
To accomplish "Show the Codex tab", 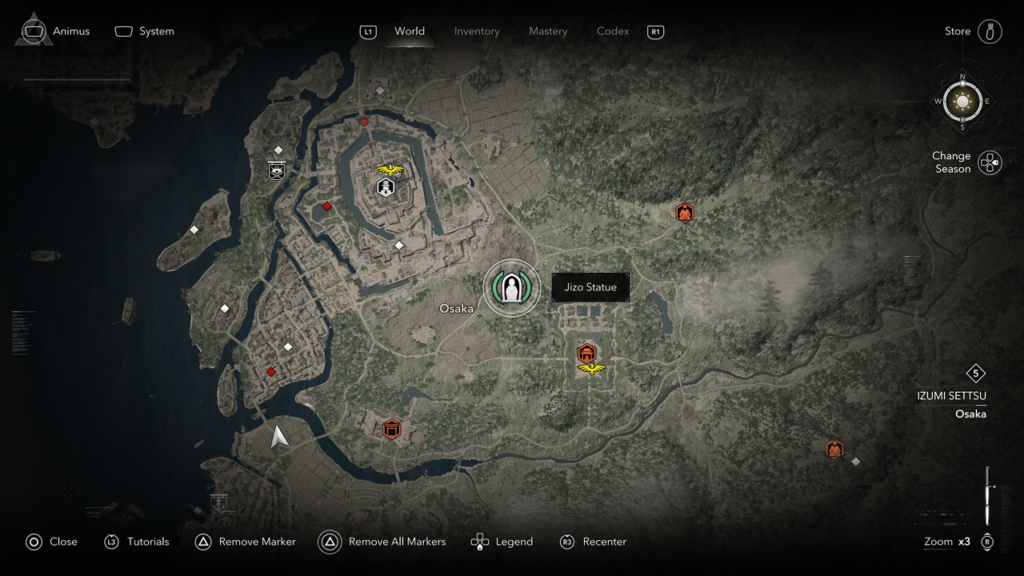I will click(x=613, y=31).
